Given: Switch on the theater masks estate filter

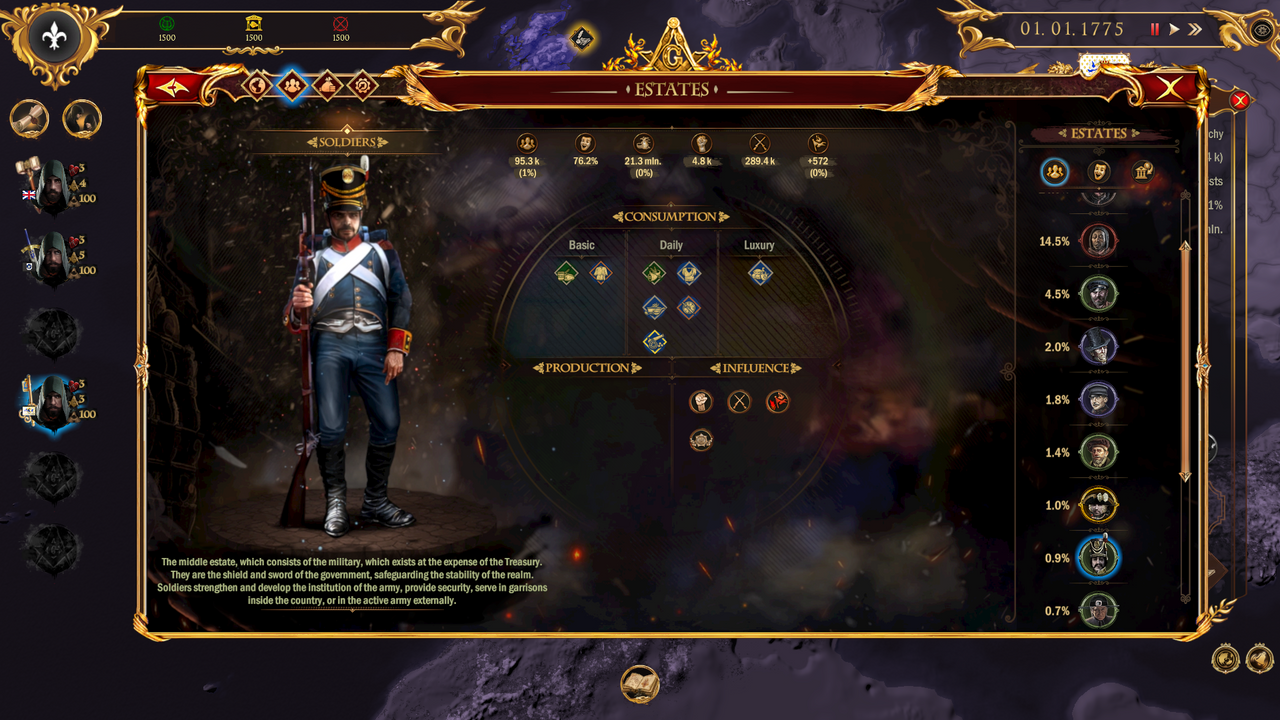Looking at the screenshot, I should coord(1098,172).
